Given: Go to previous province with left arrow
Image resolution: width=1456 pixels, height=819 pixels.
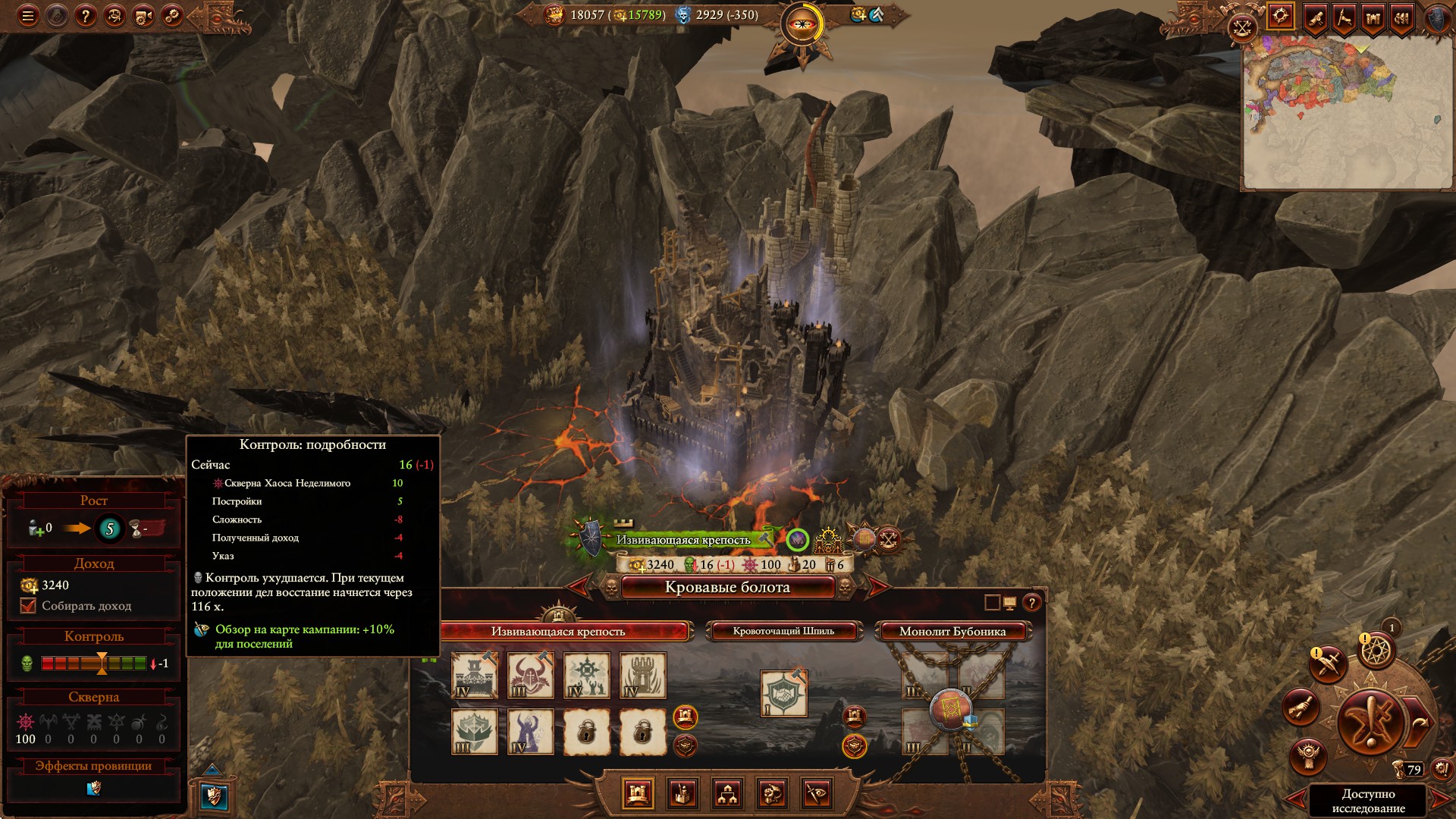Looking at the screenshot, I should [580, 586].
